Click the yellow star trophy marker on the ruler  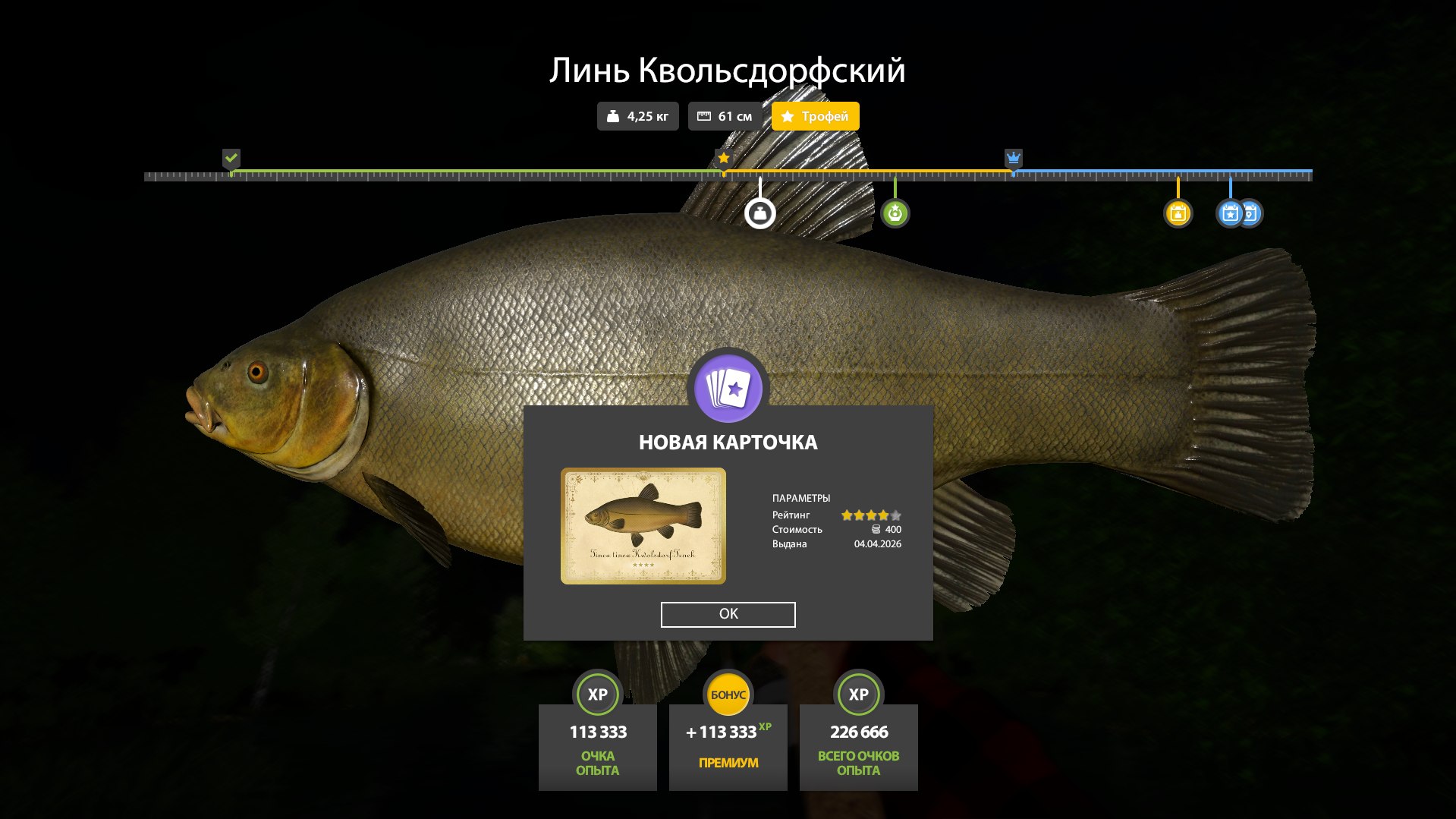pyautogui.click(x=722, y=158)
